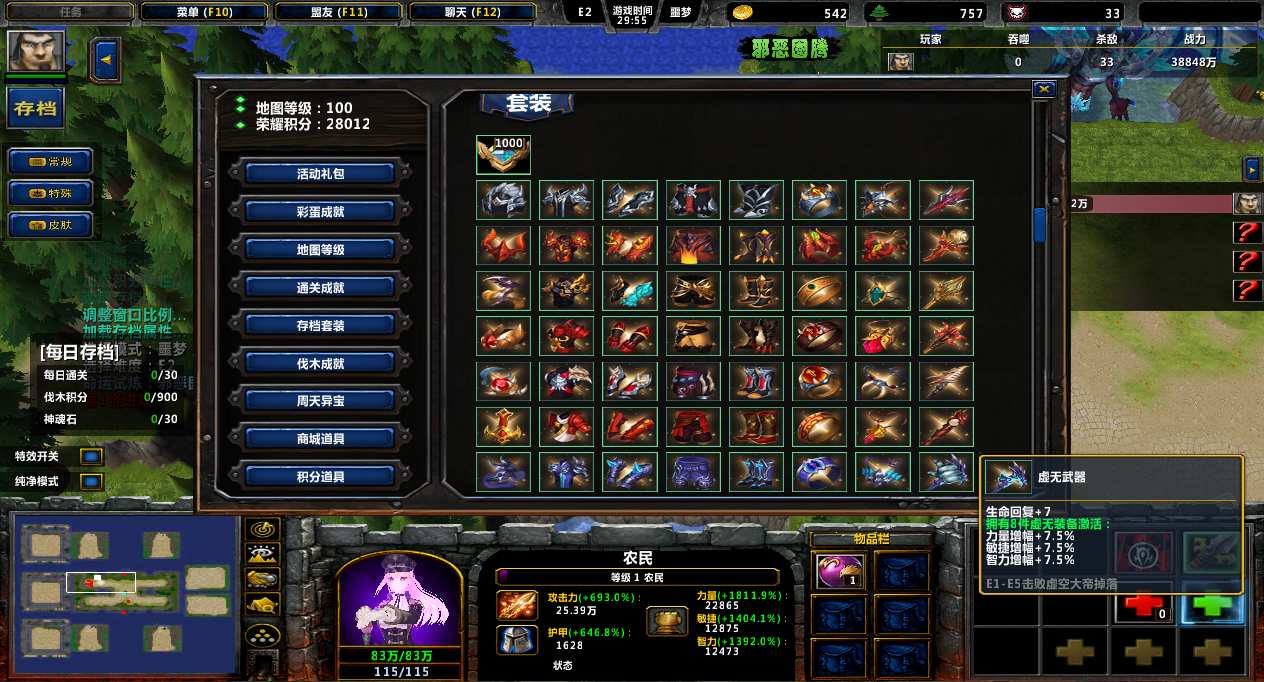Click the 存档 save button
The image size is (1264, 682).
click(x=36, y=108)
